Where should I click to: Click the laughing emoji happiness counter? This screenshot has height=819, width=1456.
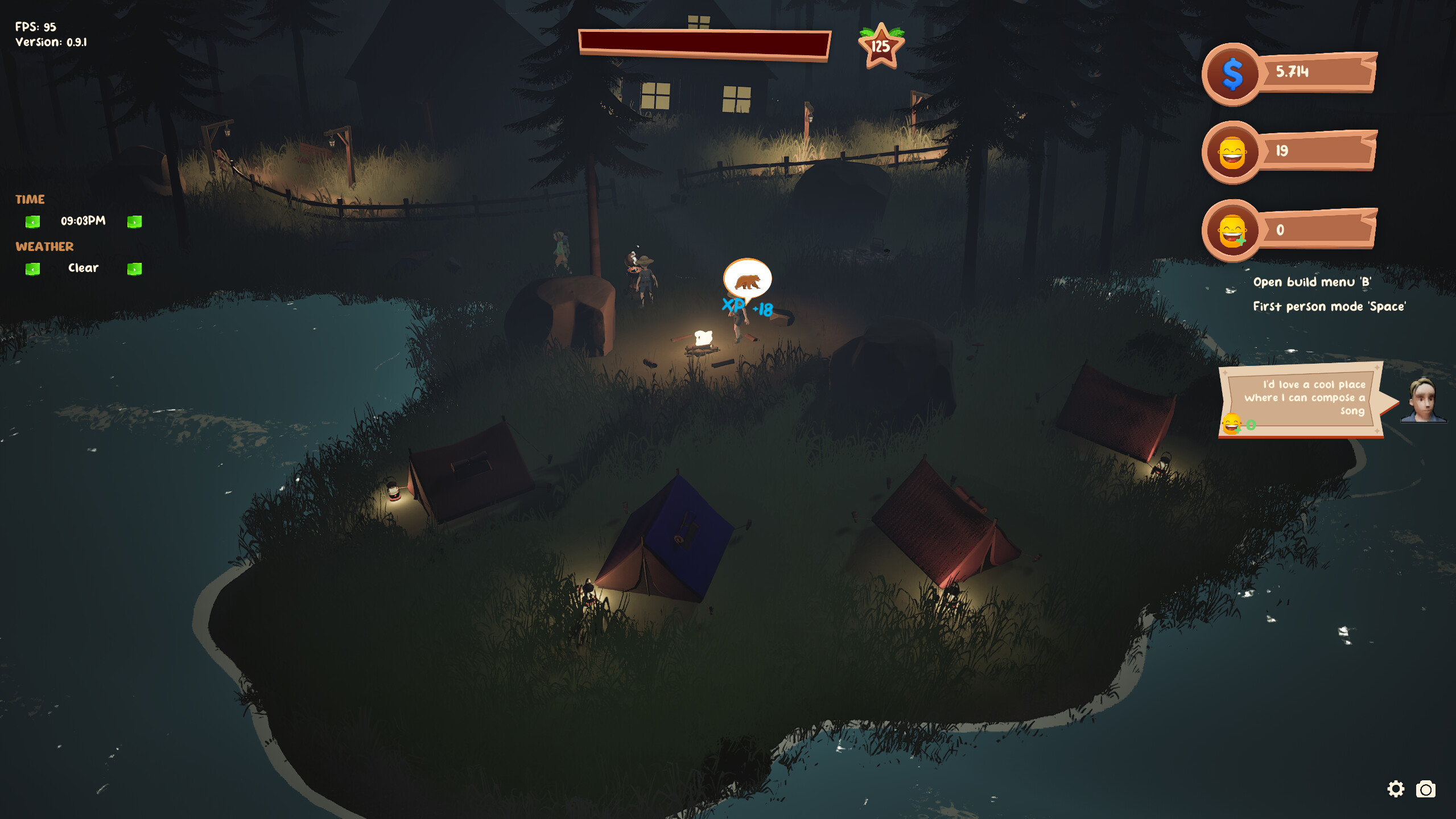(x=1231, y=153)
